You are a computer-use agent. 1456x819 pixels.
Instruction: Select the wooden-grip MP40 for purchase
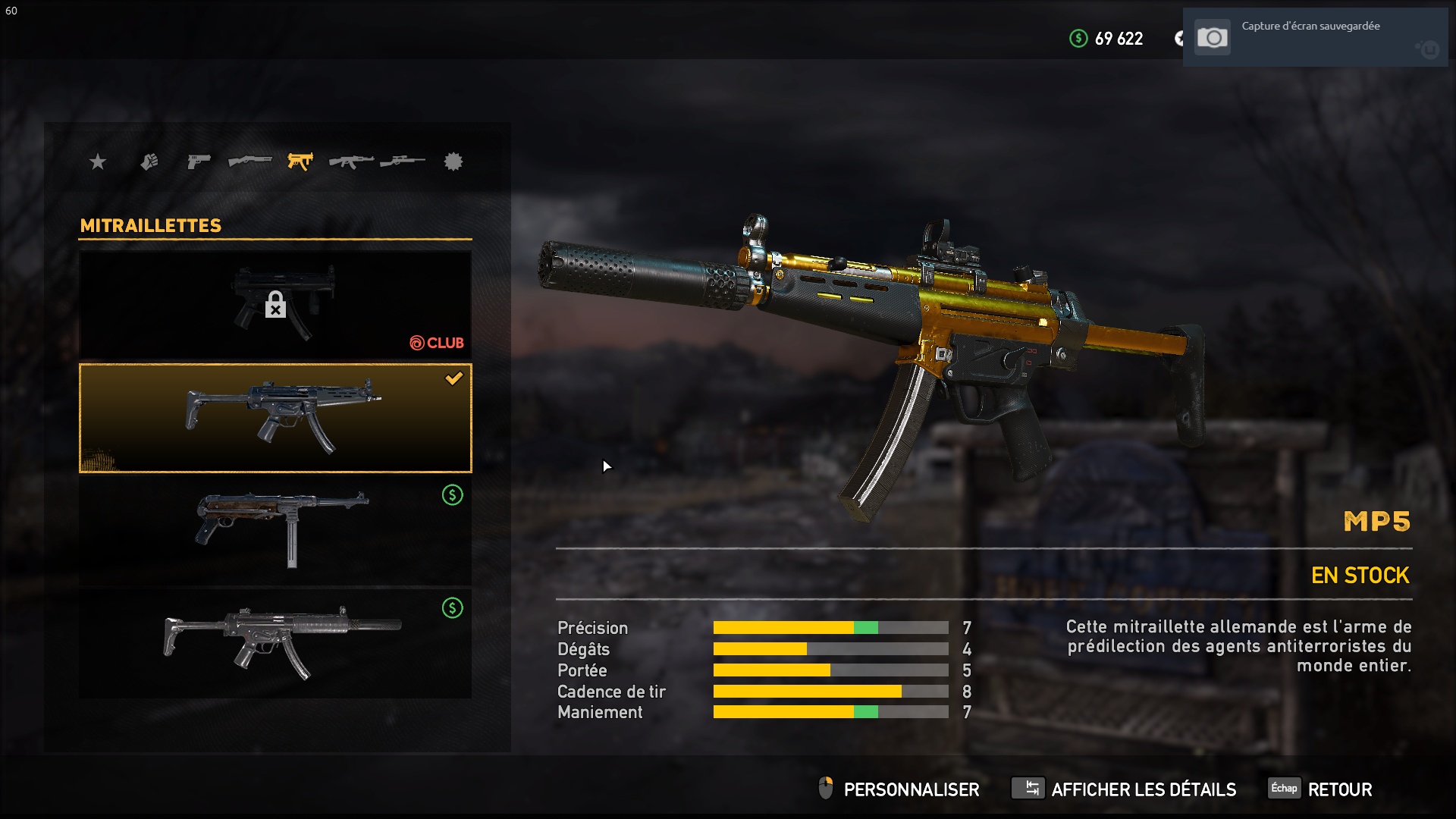pos(275,529)
